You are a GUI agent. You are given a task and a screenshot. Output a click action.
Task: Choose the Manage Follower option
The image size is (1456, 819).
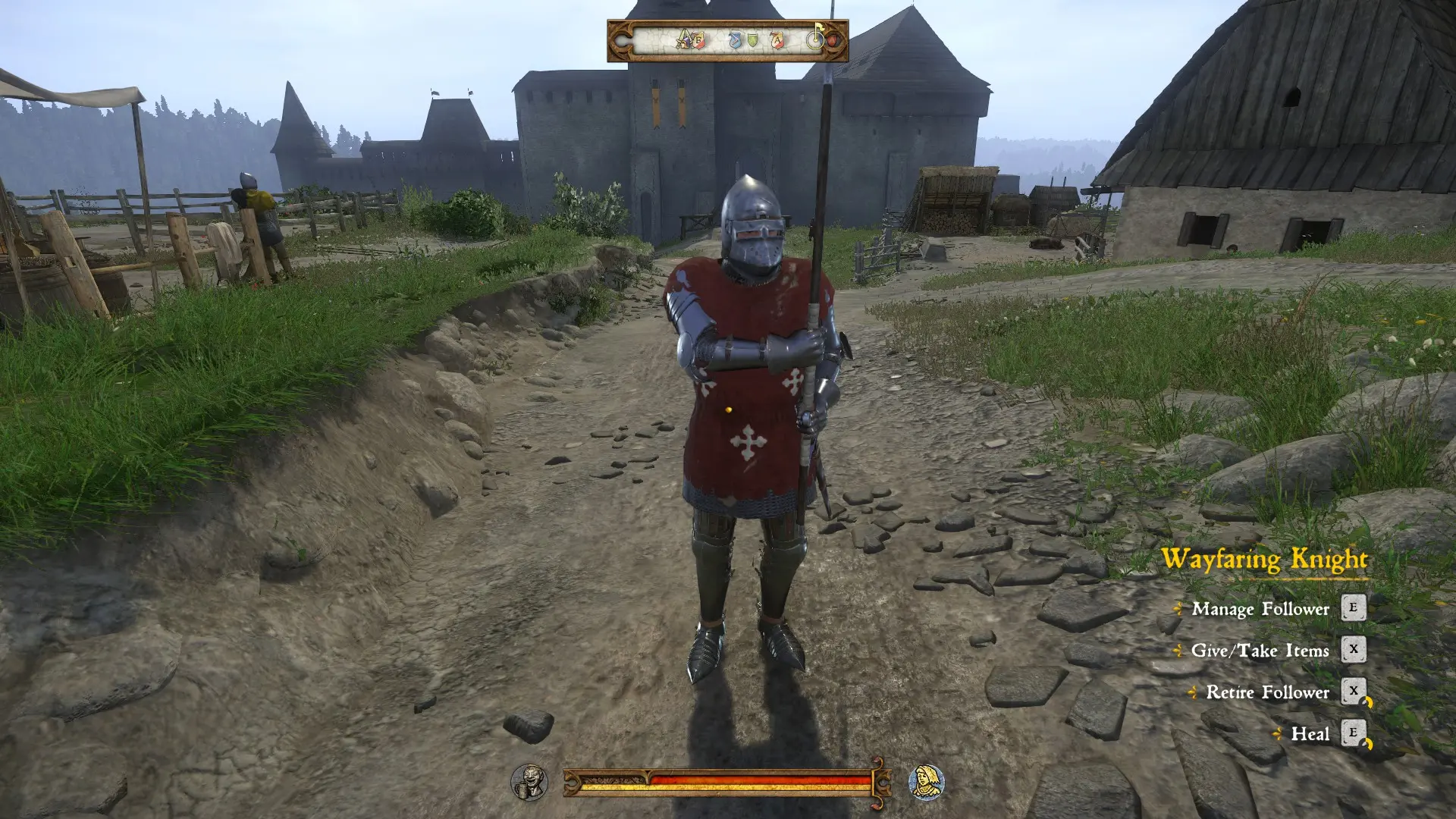(1259, 609)
